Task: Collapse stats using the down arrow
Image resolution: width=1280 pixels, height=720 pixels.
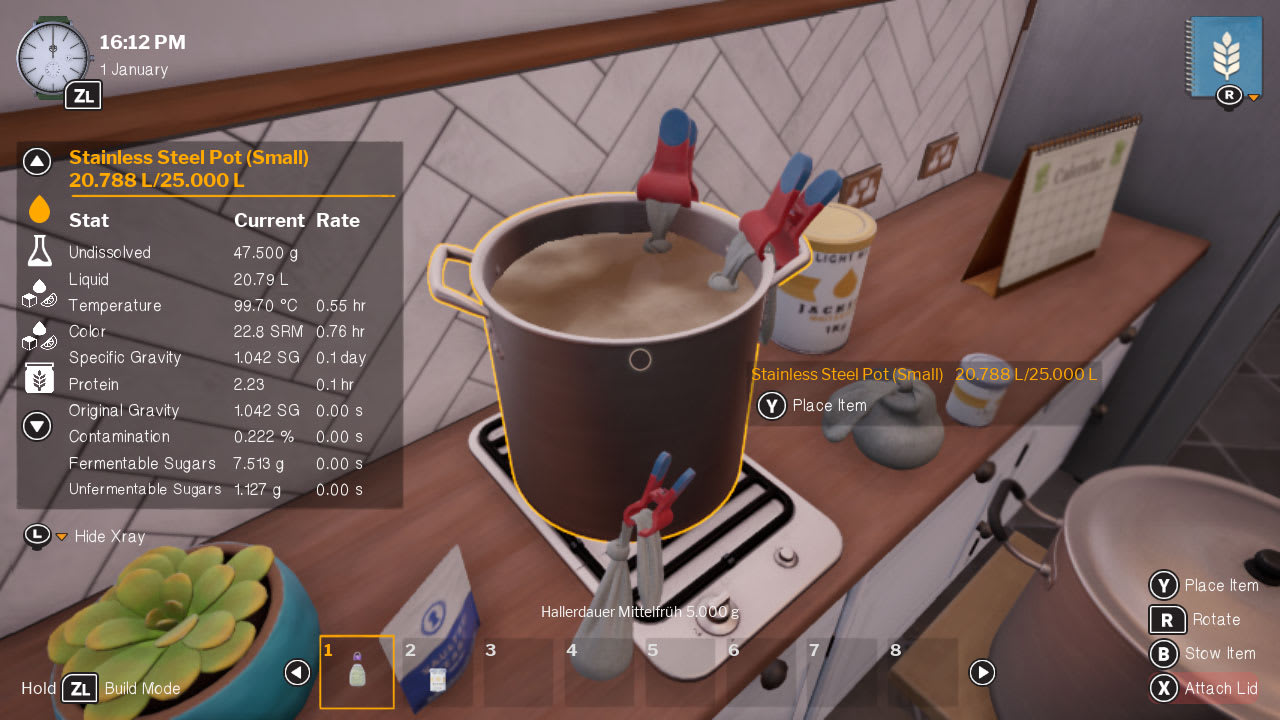Action: click(37, 425)
